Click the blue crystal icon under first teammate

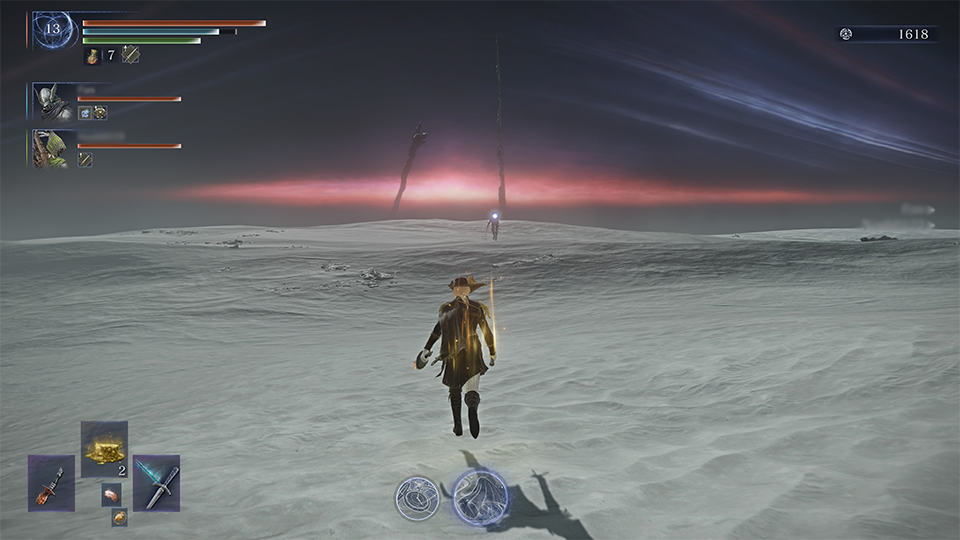(x=85, y=113)
